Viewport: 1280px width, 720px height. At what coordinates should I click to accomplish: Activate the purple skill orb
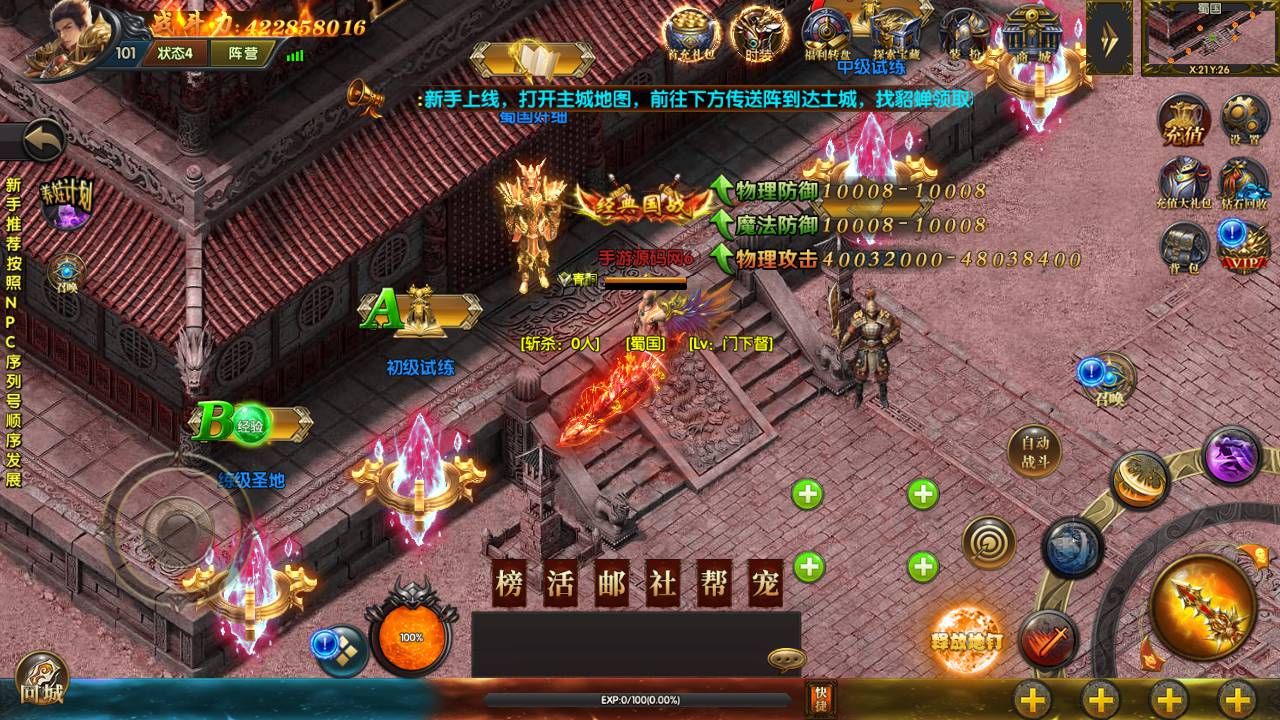[x=1231, y=456]
